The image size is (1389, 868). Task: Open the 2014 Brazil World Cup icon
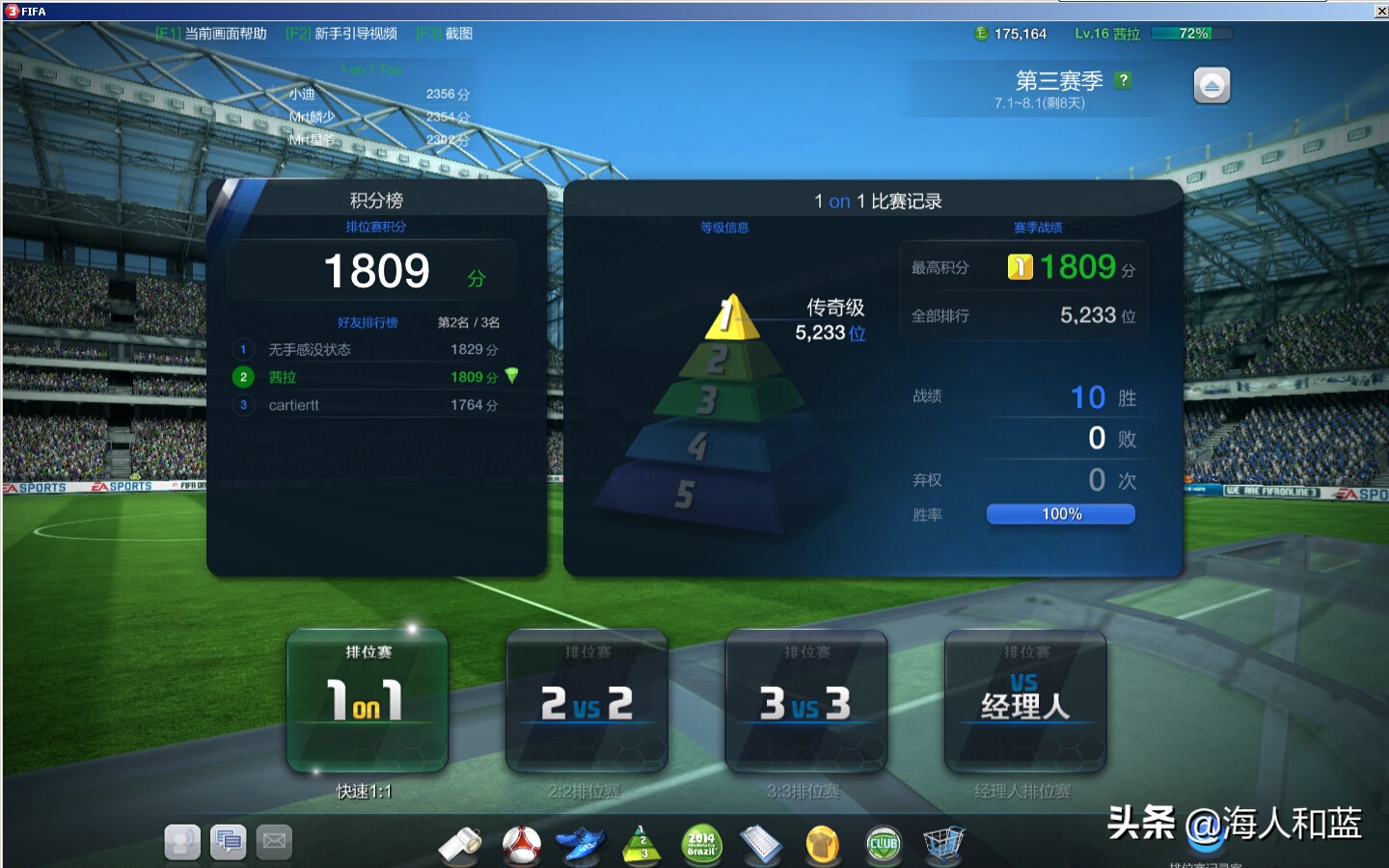(x=702, y=842)
